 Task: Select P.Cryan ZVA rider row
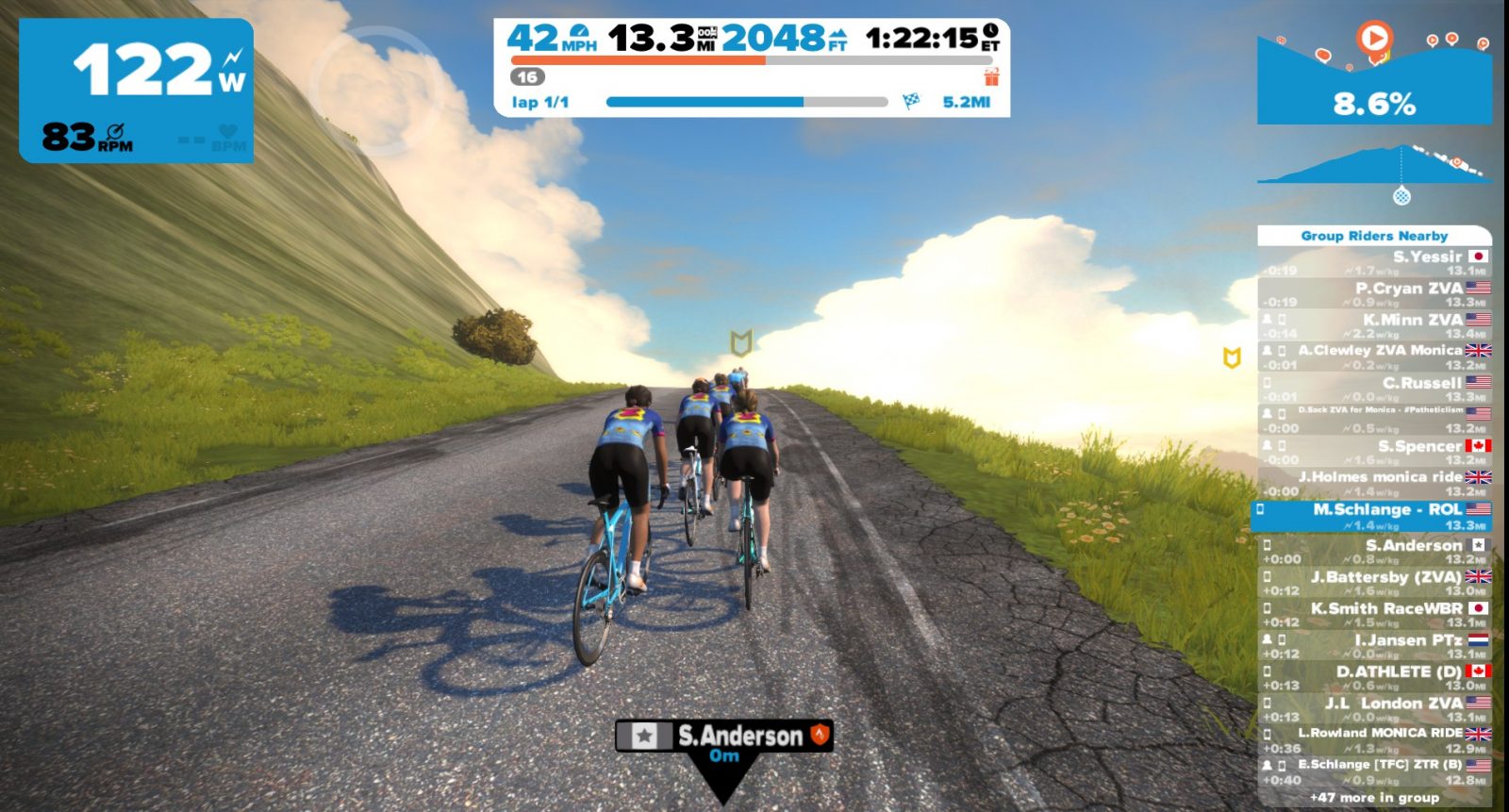[x=1374, y=294]
